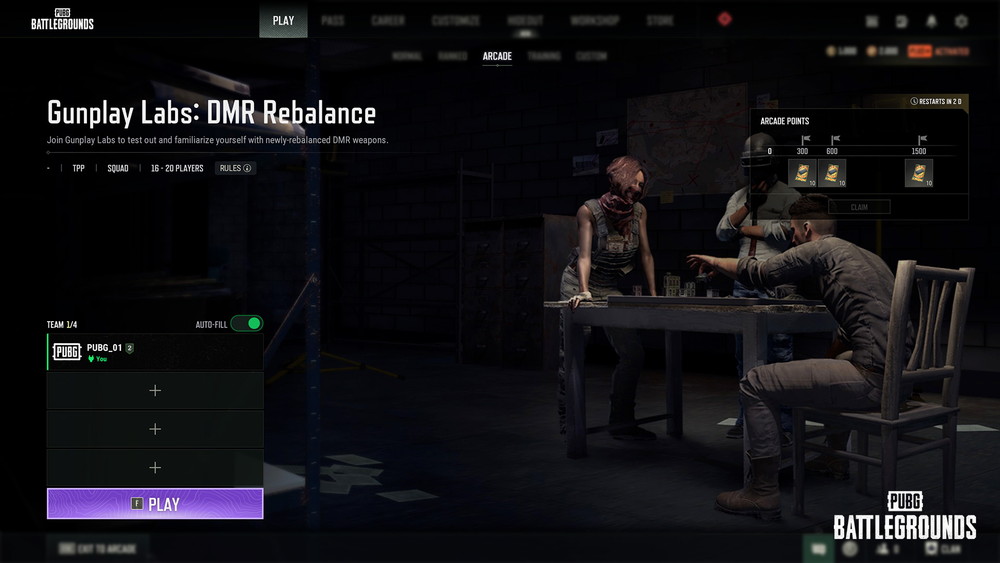Open the Rules info for this mode
Image resolution: width=1000 pixels, height=563 pixels.
tap(236, 168)
